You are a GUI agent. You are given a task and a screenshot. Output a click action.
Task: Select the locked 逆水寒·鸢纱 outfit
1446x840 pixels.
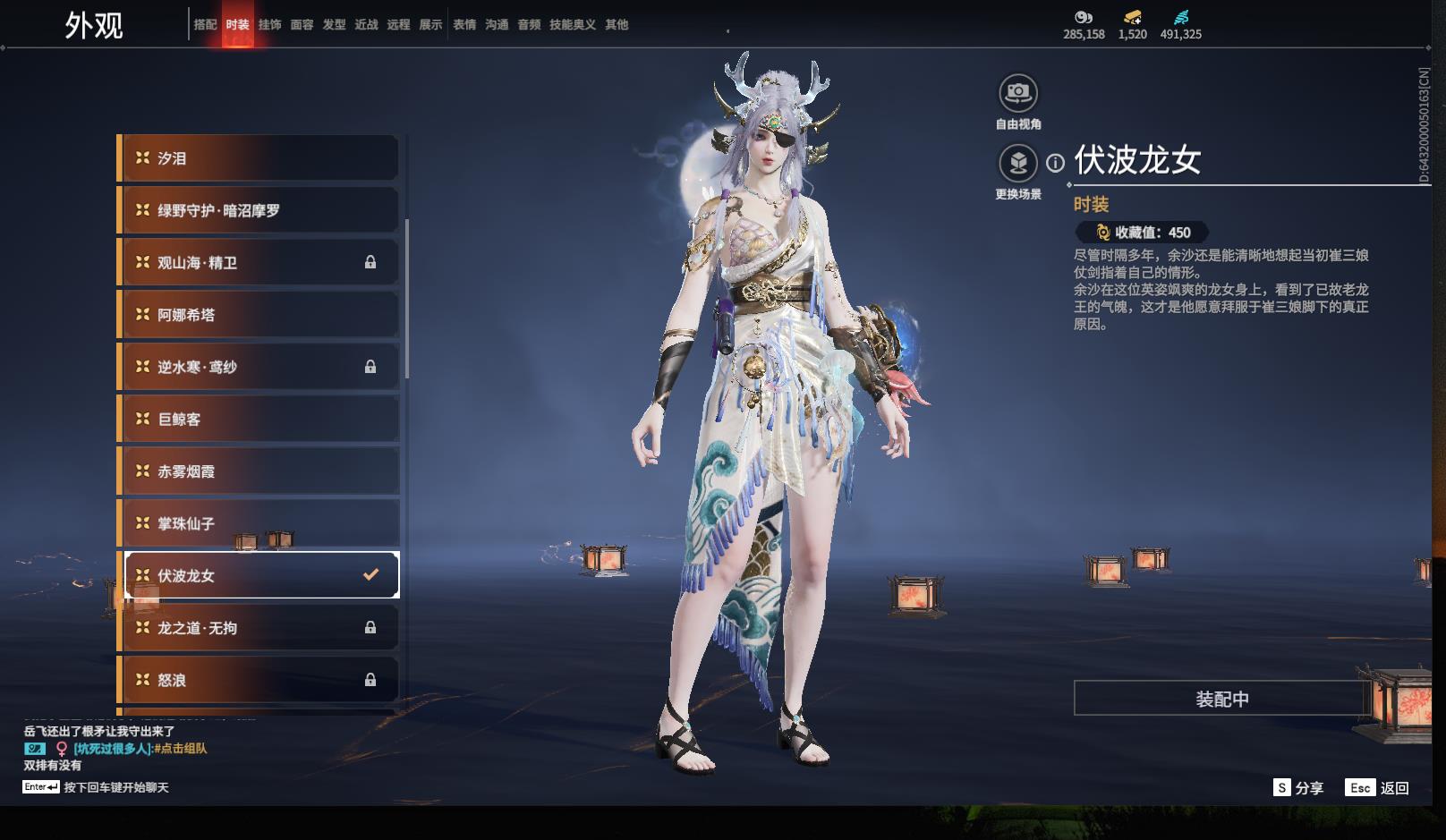click(259, 367)
